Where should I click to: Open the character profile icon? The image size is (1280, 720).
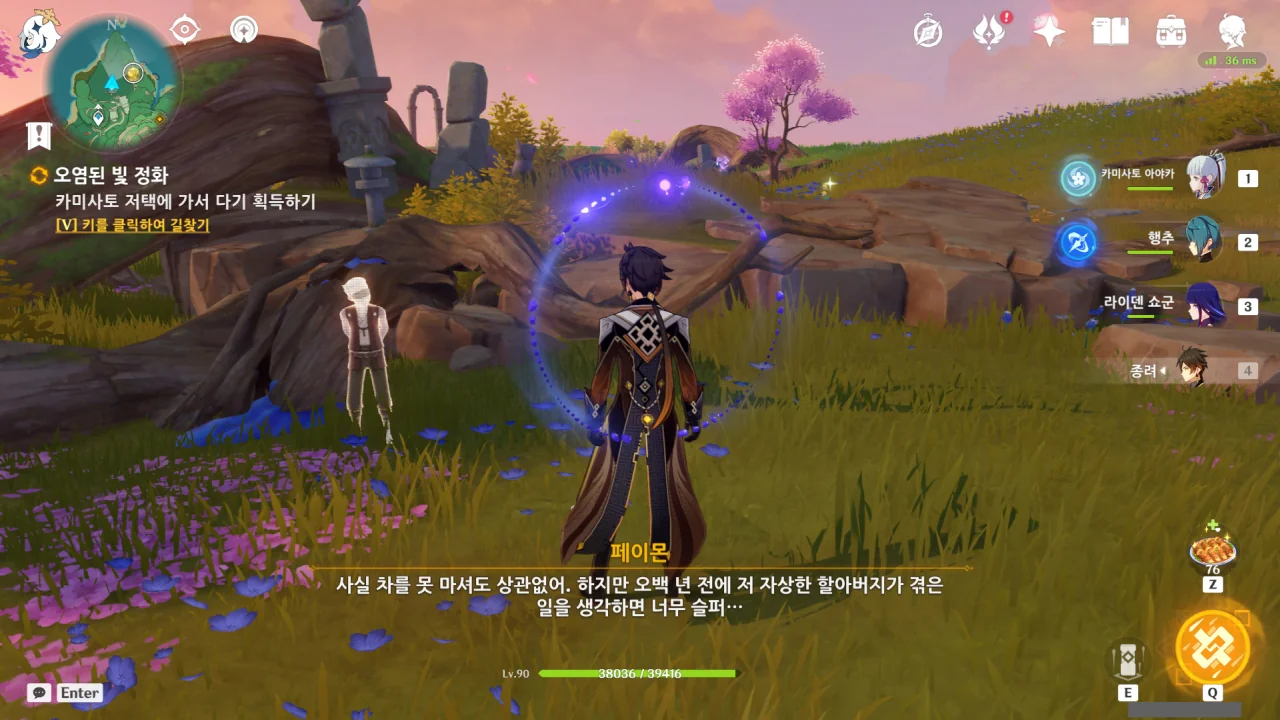1232,32
